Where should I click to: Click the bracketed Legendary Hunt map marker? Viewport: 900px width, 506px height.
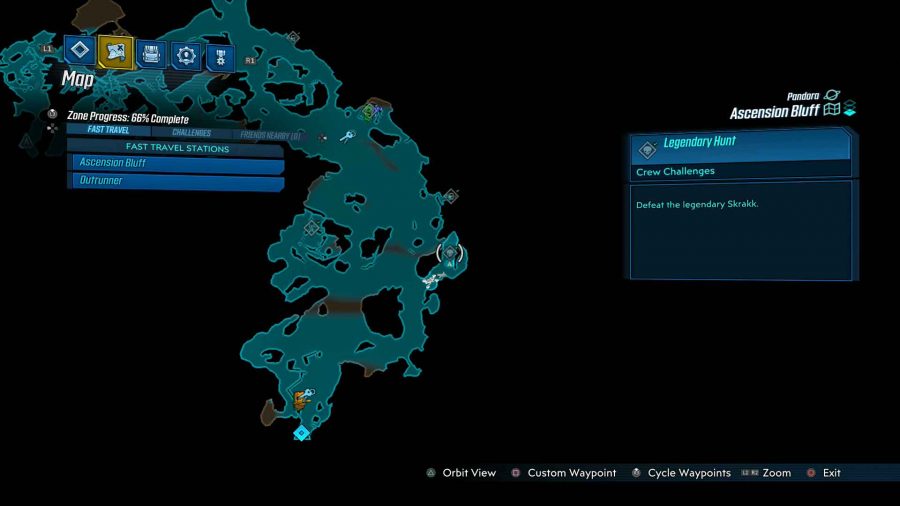click(451, 254)
